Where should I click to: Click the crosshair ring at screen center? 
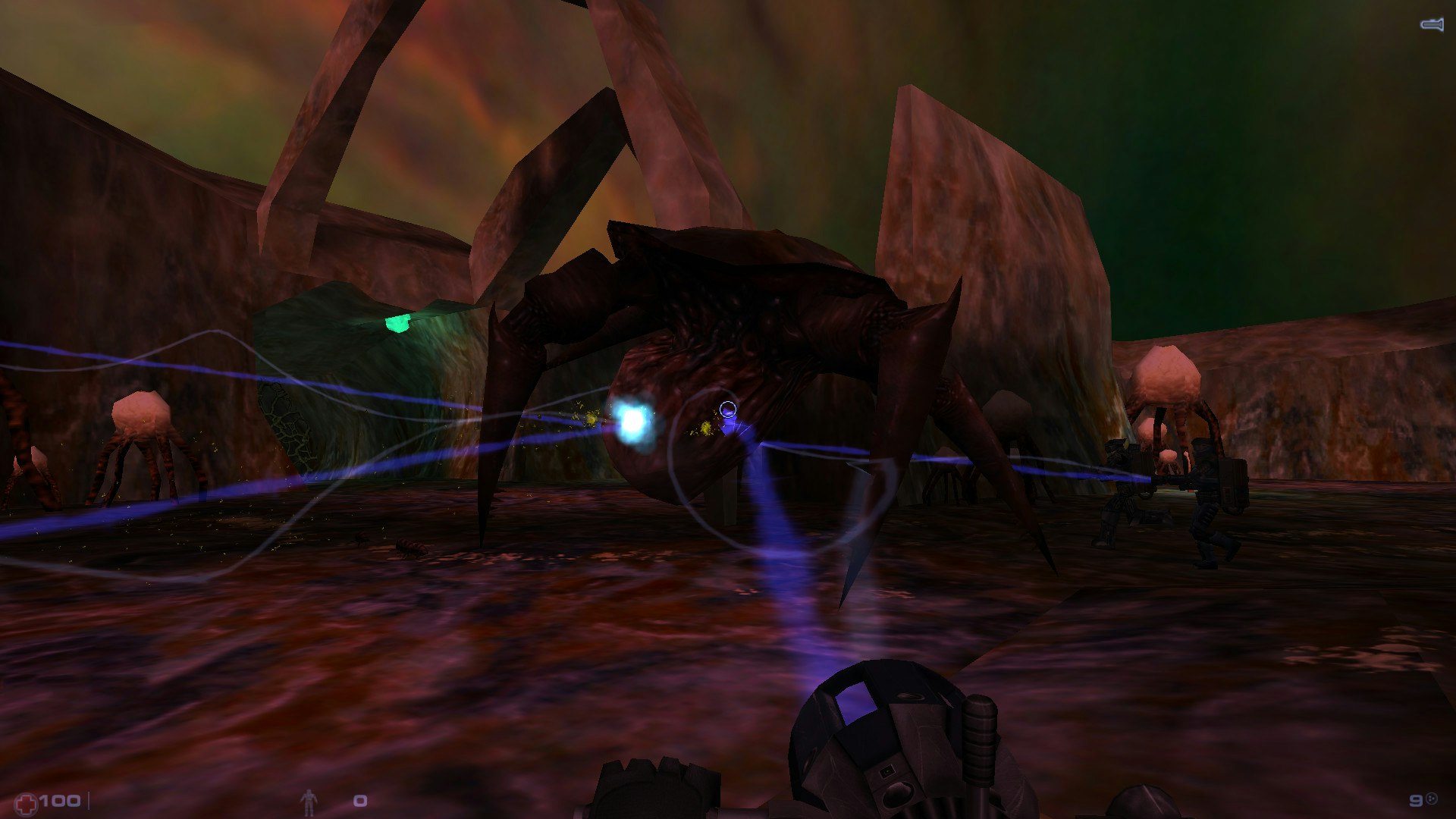coord(726,408)
